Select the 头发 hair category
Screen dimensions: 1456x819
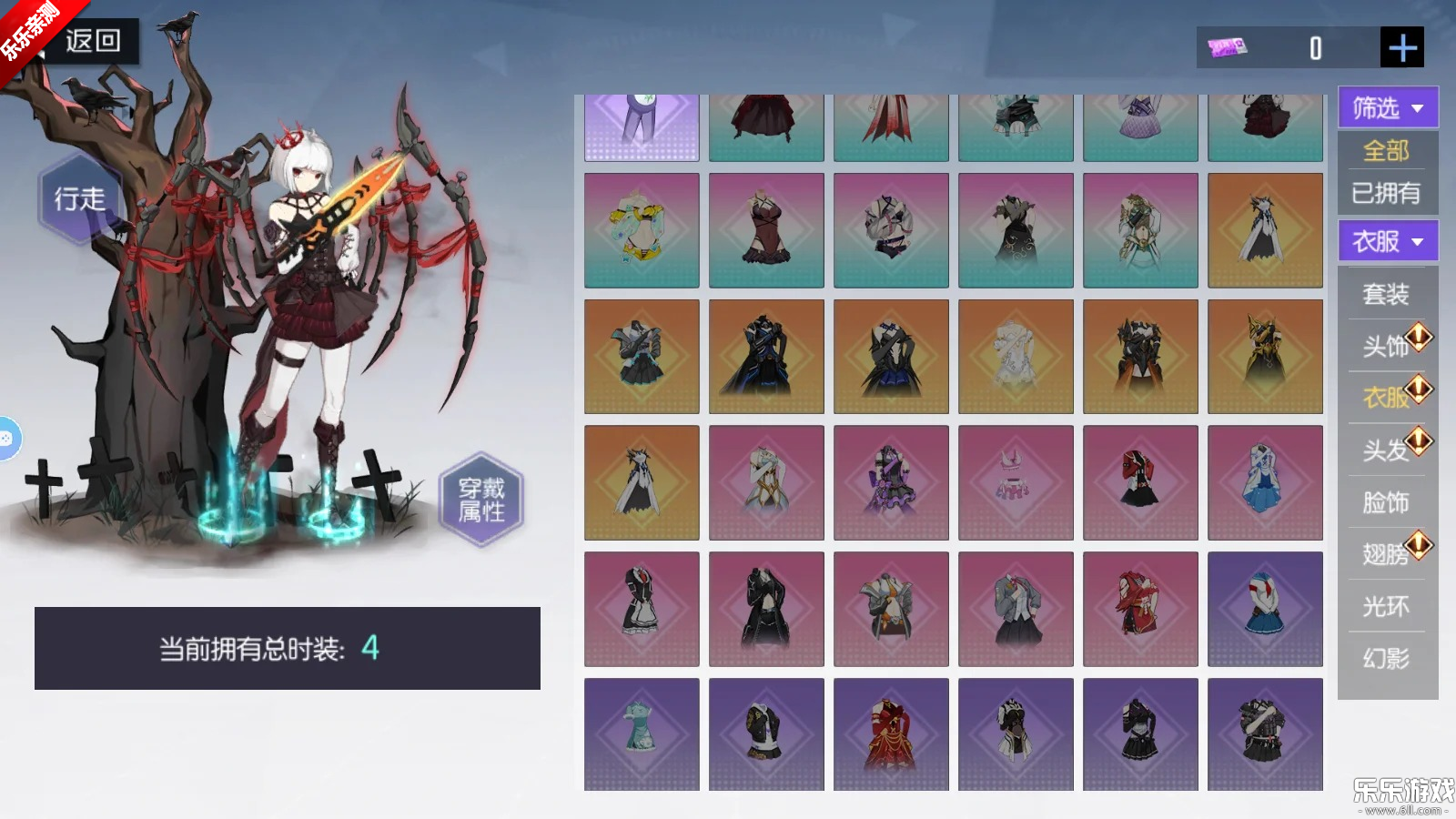click(x=1385, y=450)
